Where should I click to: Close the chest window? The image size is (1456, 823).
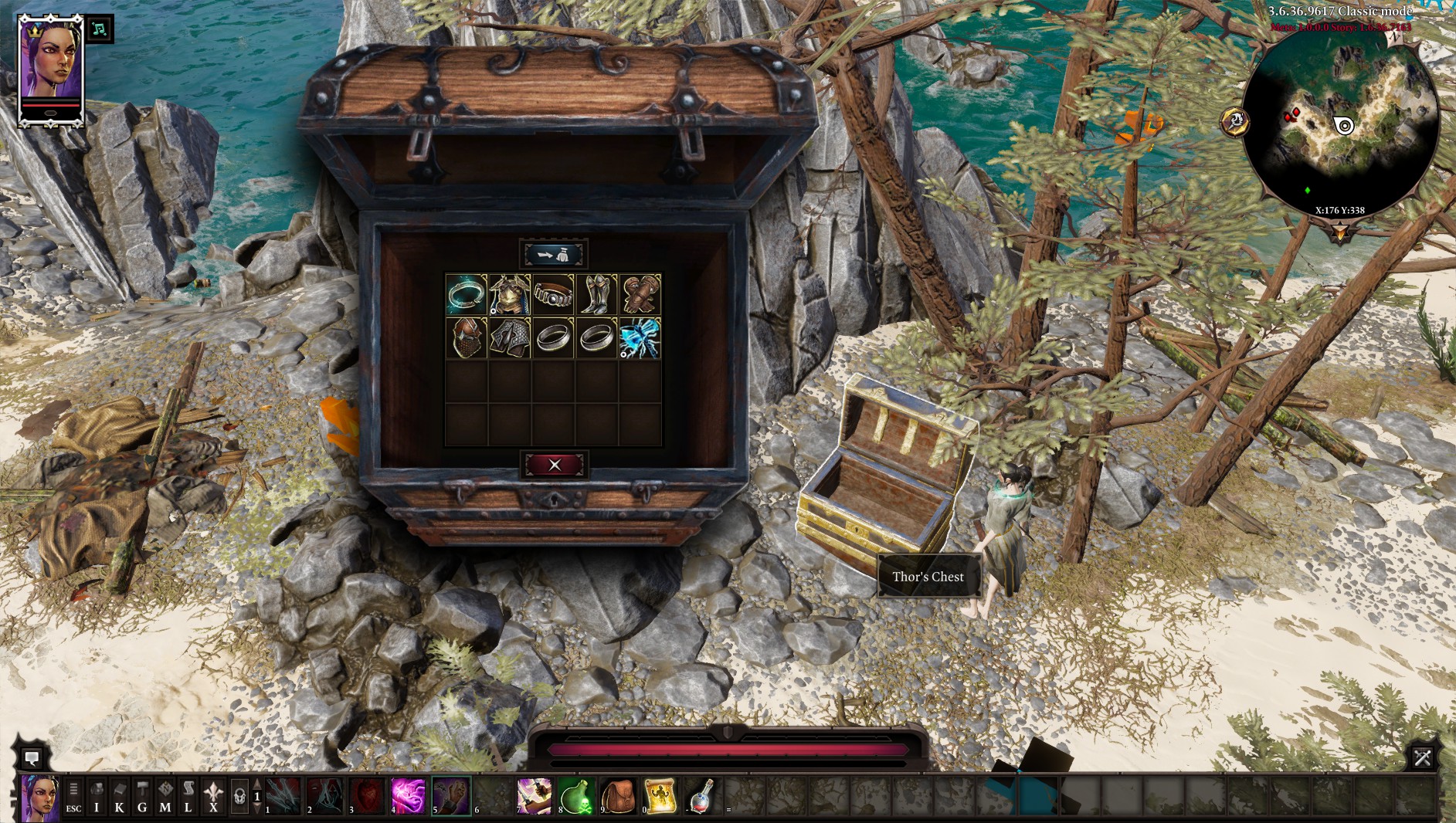[554, 465]
